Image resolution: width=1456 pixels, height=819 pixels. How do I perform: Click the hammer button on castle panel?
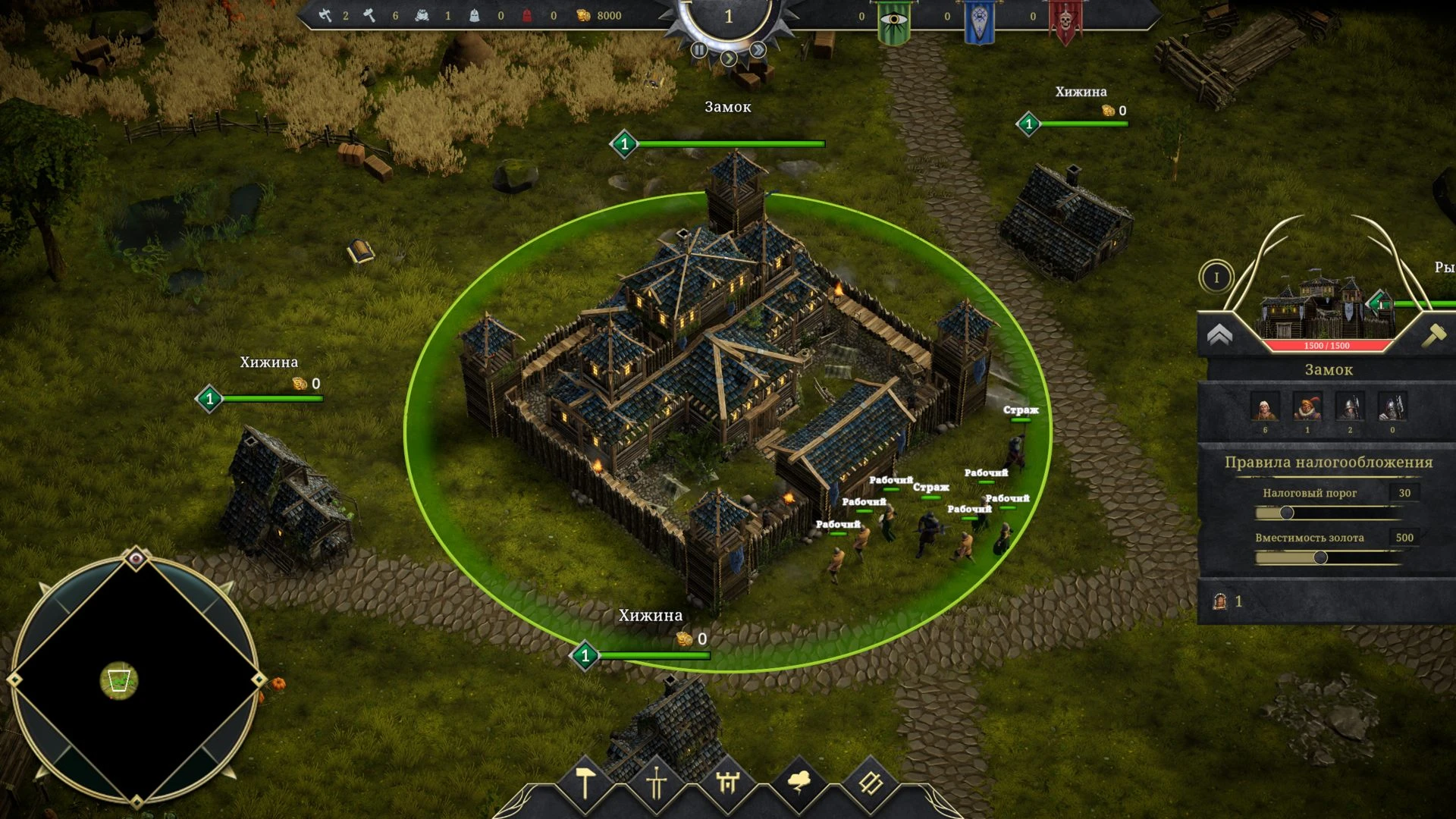(1433, 335)
